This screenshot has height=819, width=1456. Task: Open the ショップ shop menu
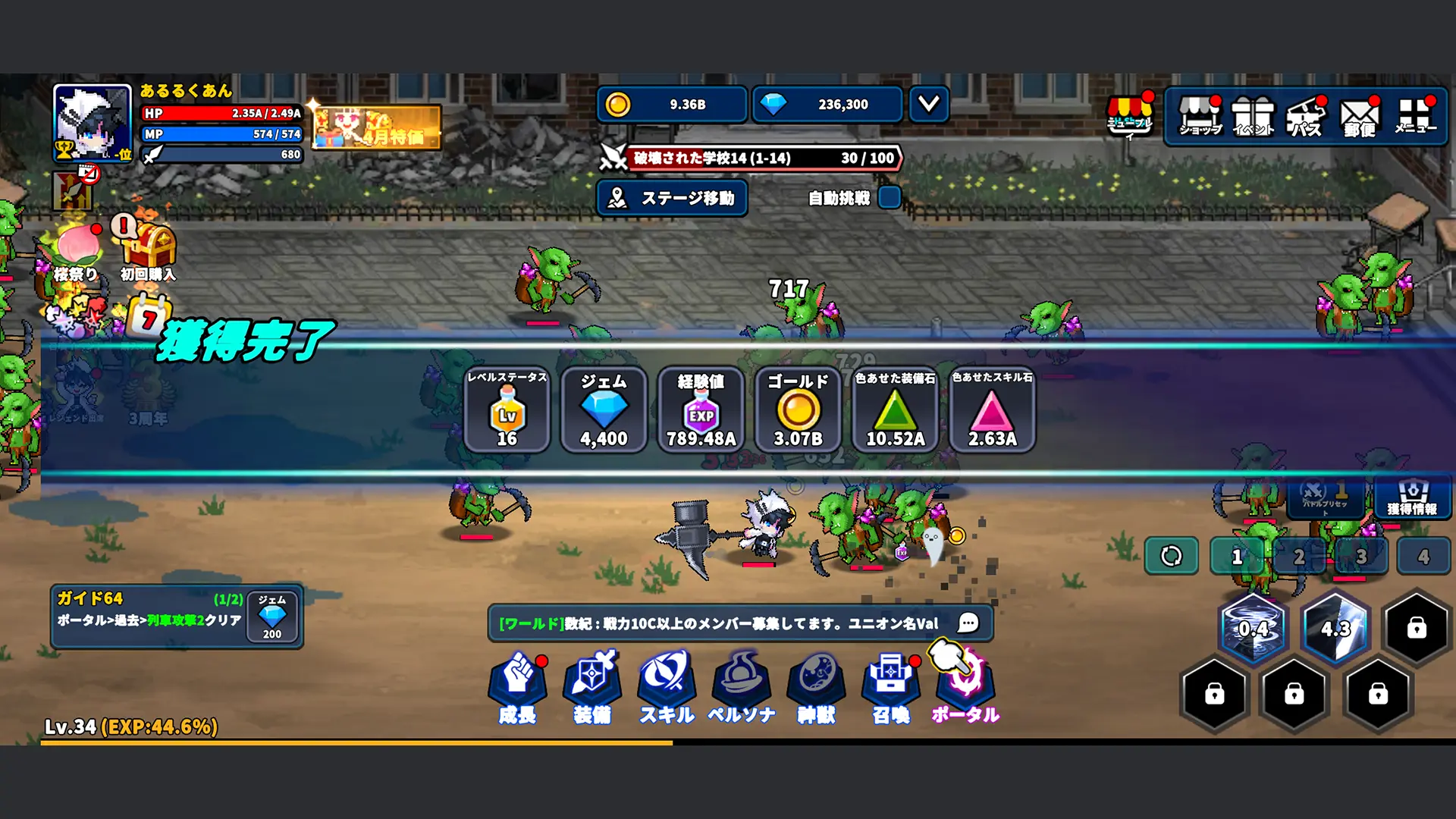1200,116
